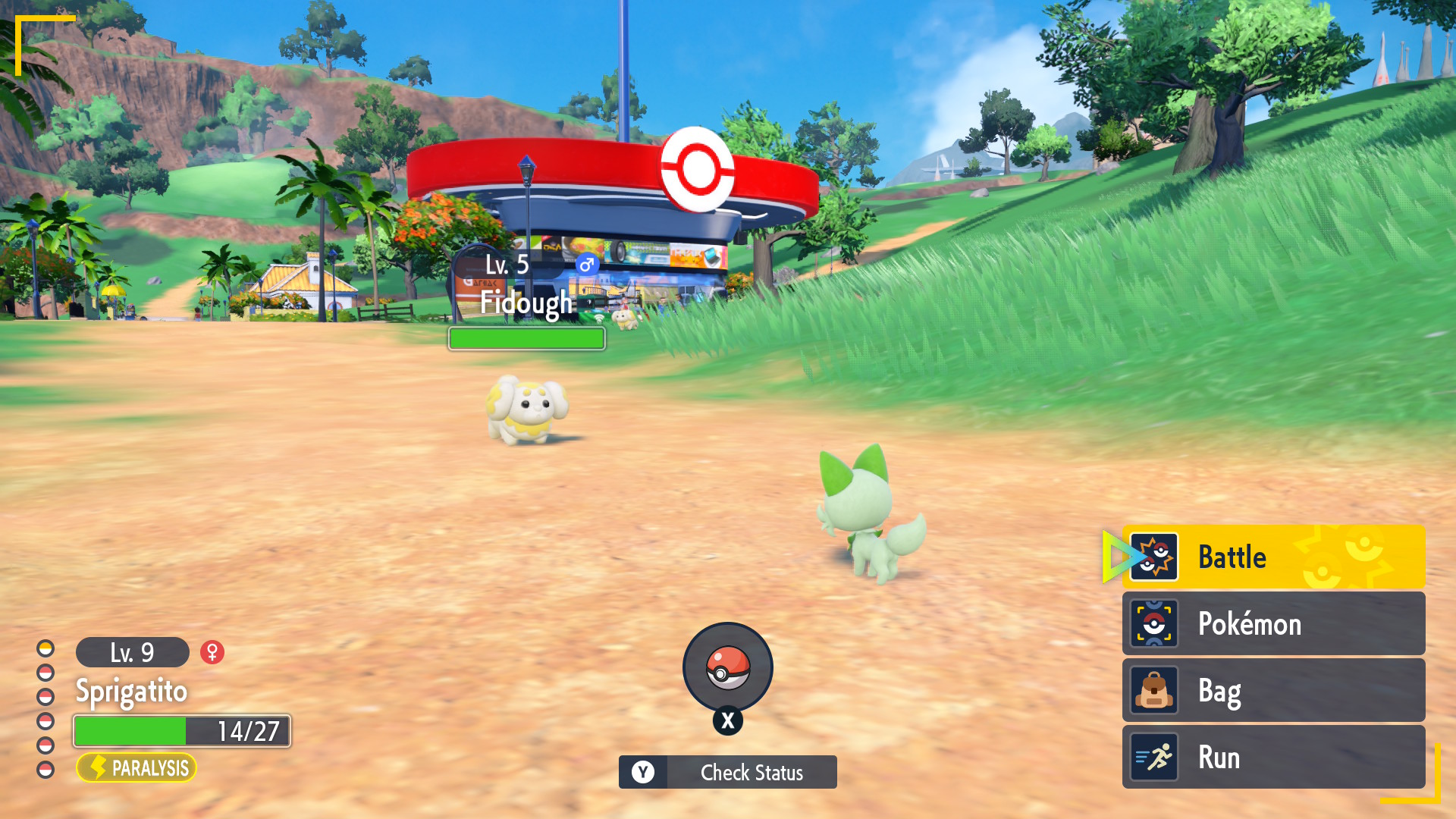This screenshot has height=819, width=1456.
Task: Choose Run to flee the battle
Action: [1272, 758]
